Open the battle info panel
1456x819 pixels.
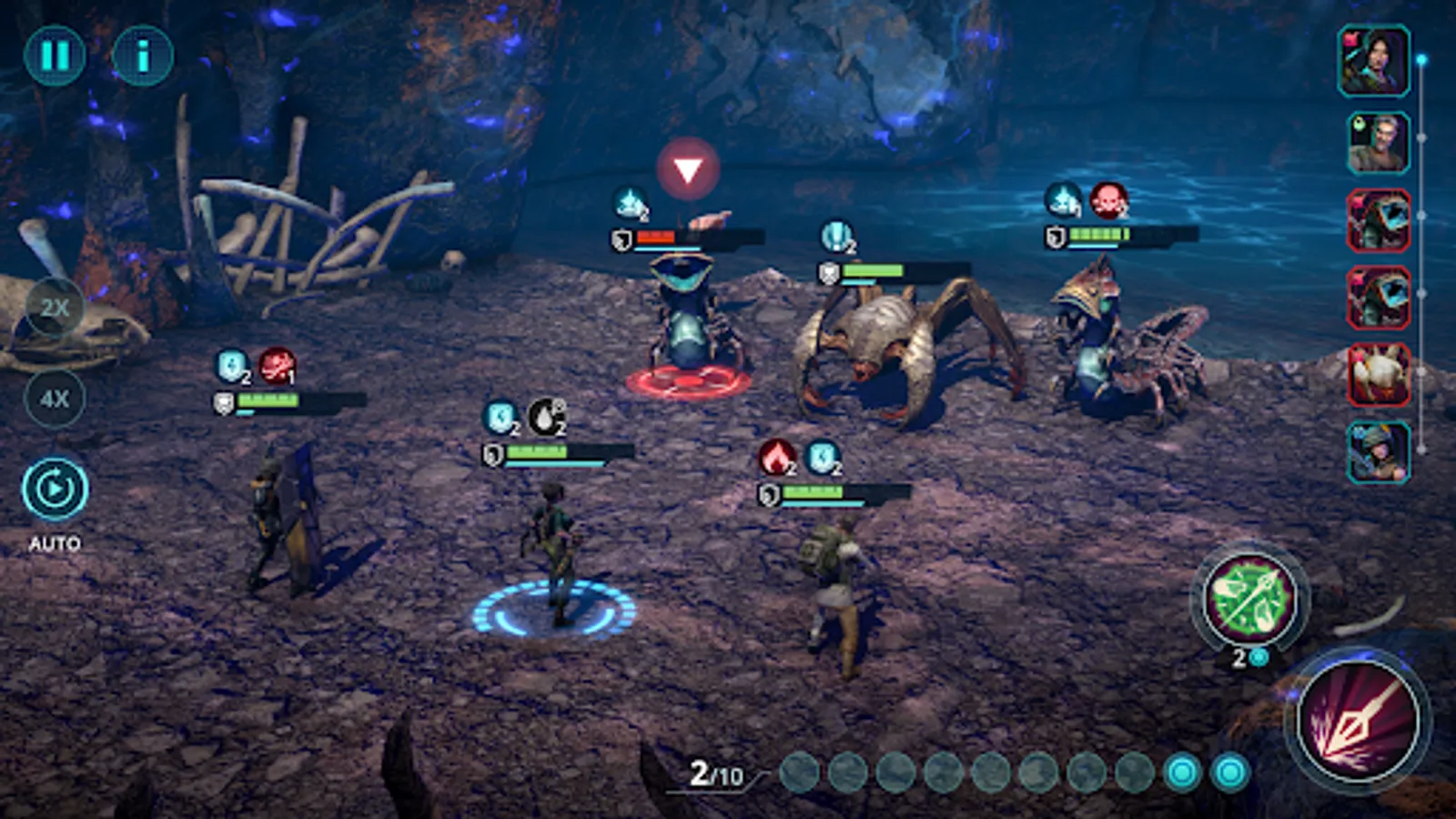[x=141, y=55]
